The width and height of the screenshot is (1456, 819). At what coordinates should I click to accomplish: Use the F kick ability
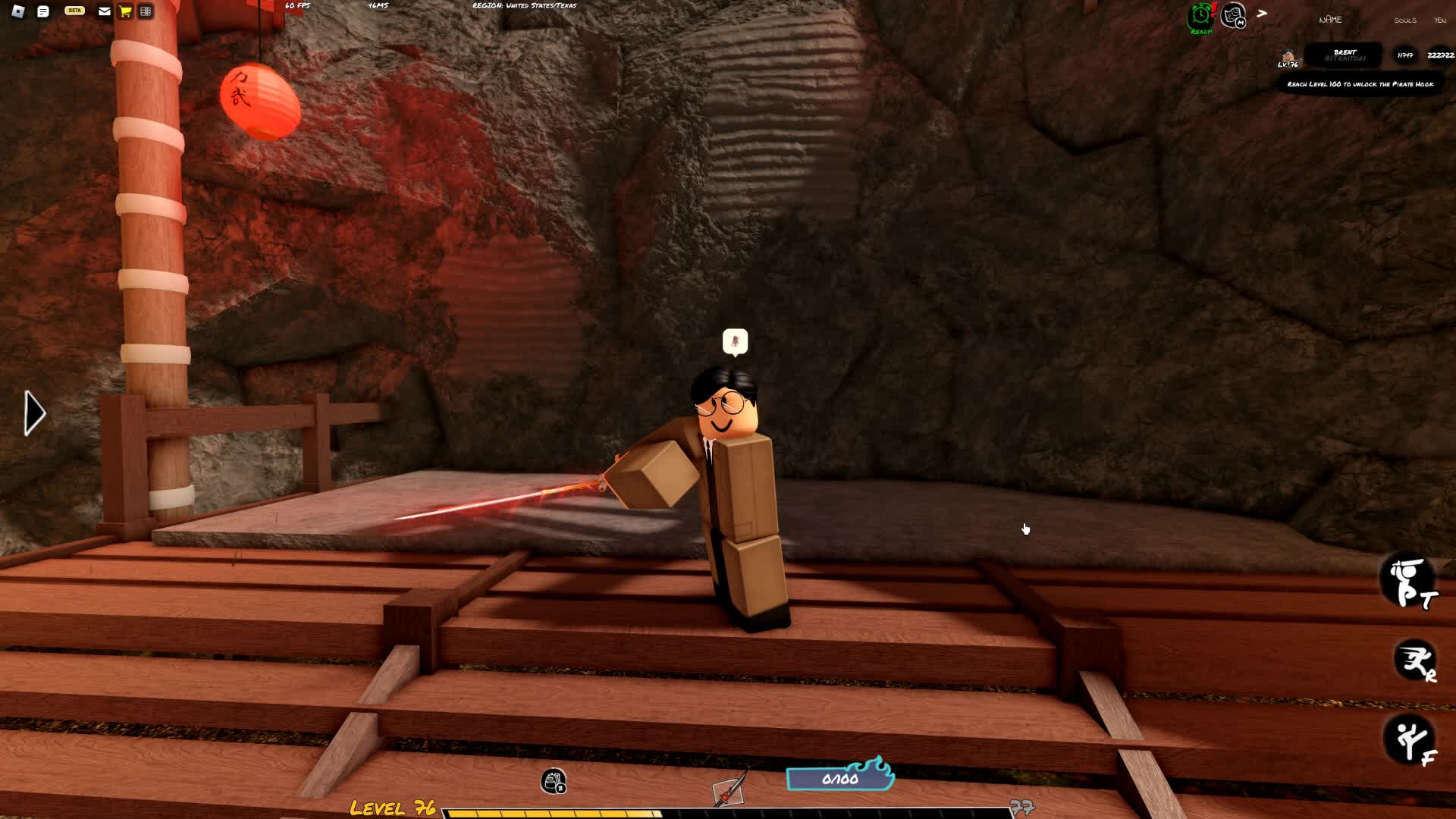tap(1411, 739)
